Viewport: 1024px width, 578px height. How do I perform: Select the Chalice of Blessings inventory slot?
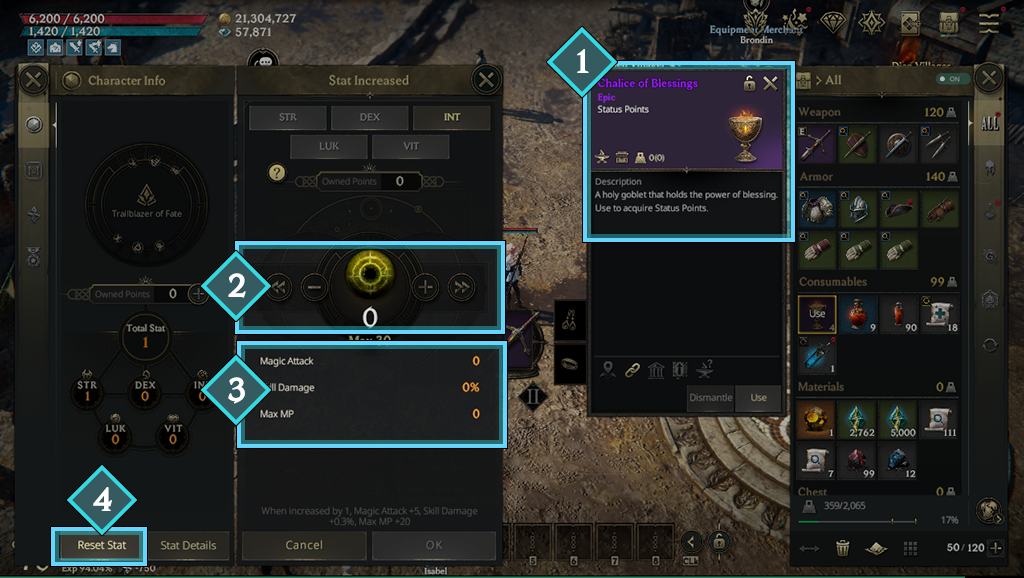click(x=817, y=313)
